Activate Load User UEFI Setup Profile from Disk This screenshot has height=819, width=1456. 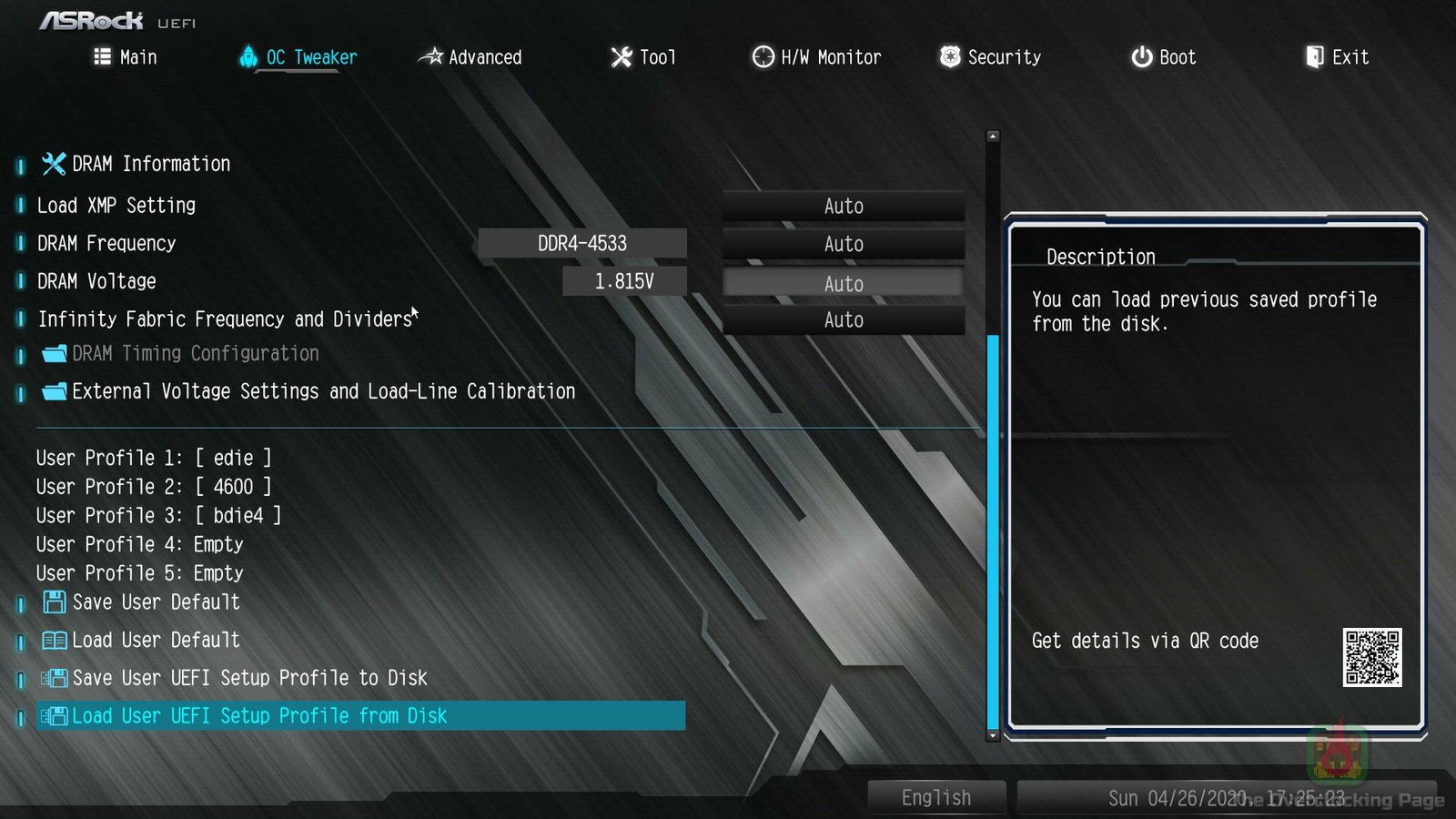click(259, 716)
